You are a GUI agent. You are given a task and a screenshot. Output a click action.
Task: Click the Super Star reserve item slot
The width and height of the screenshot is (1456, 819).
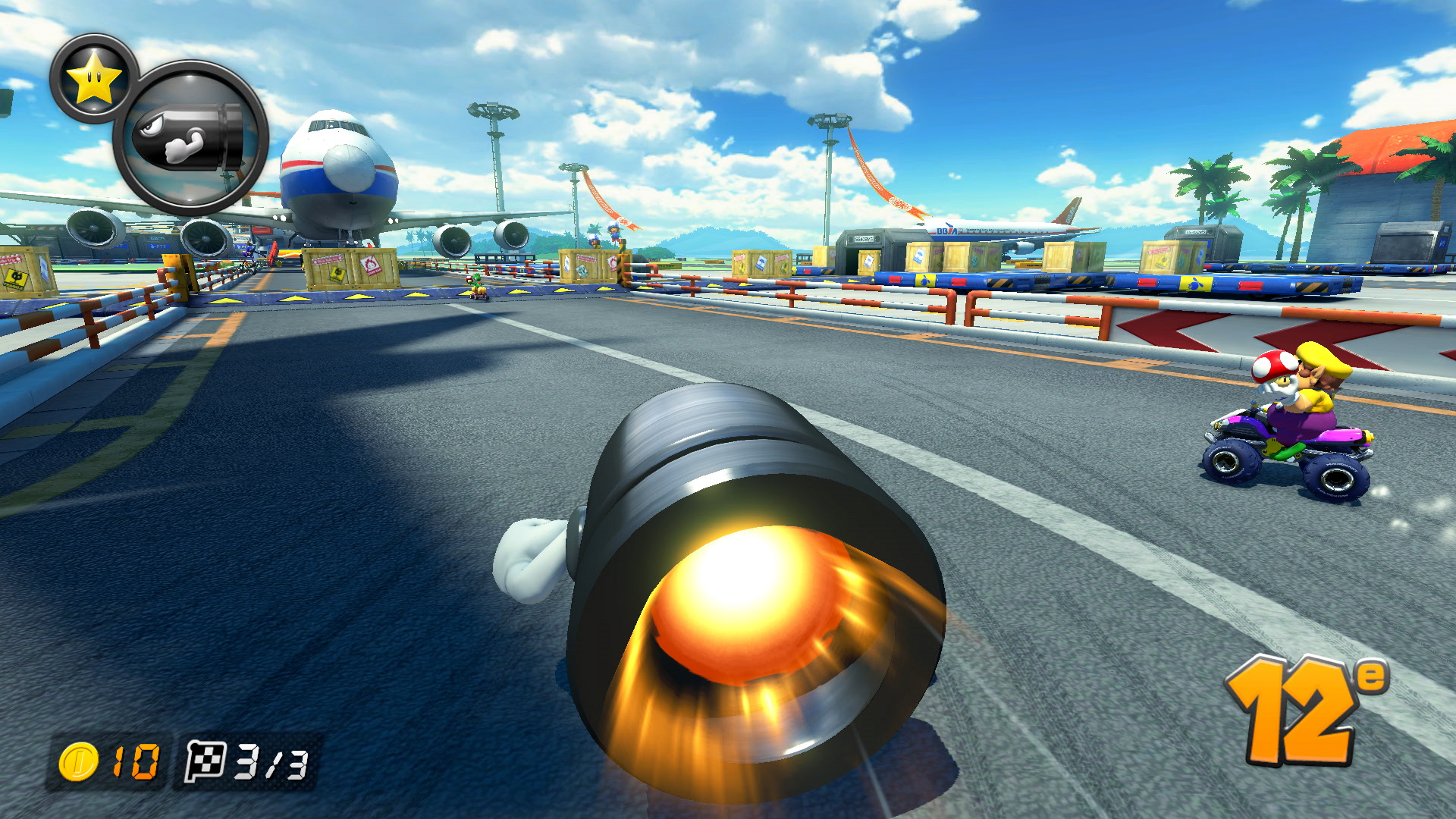coord(93,78)
